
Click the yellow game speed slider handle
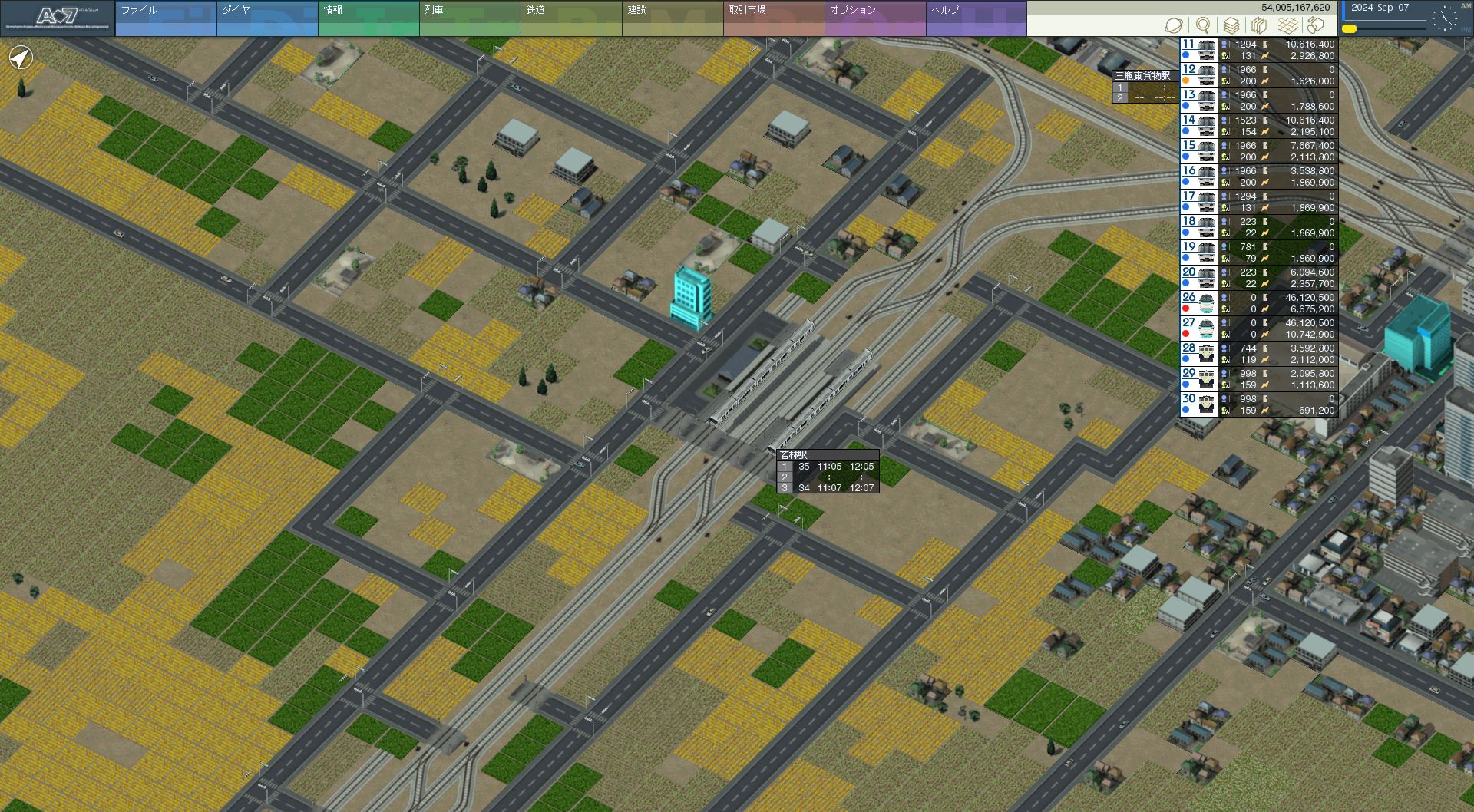[x=1349, y=29]
